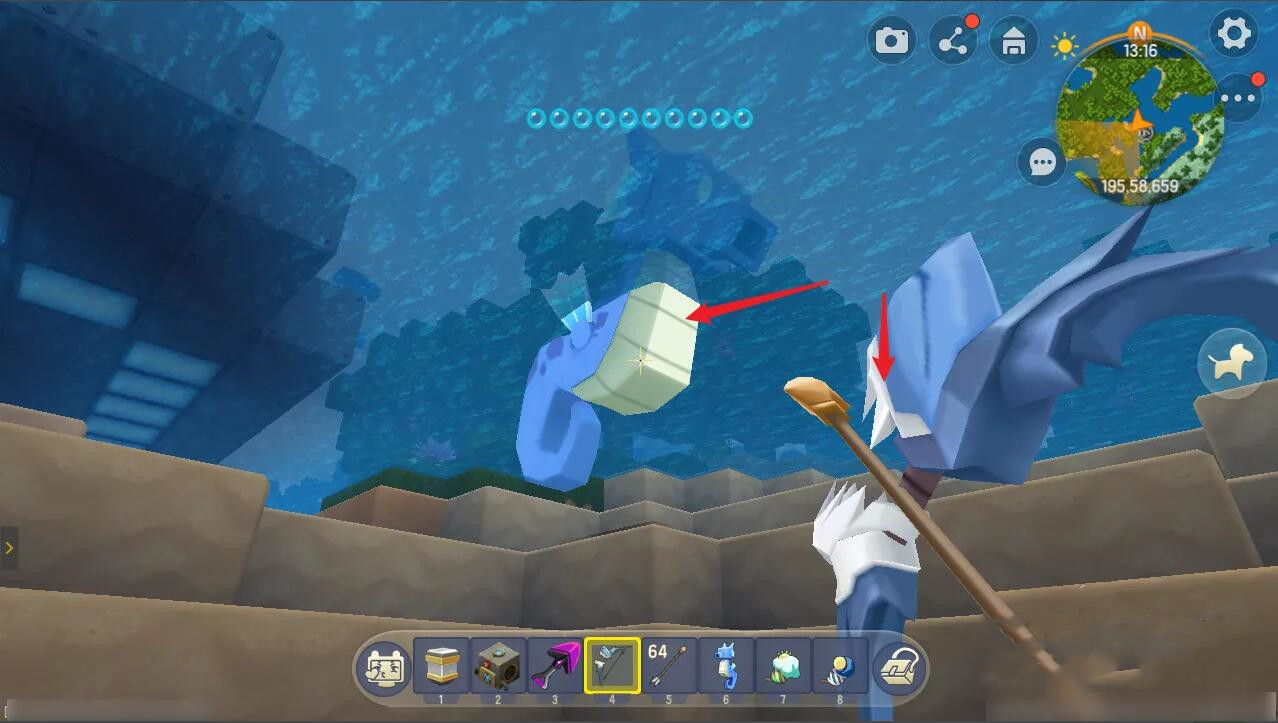Tap the house icon button
Screen dimensions: 1278x723
coord(1013,42)
